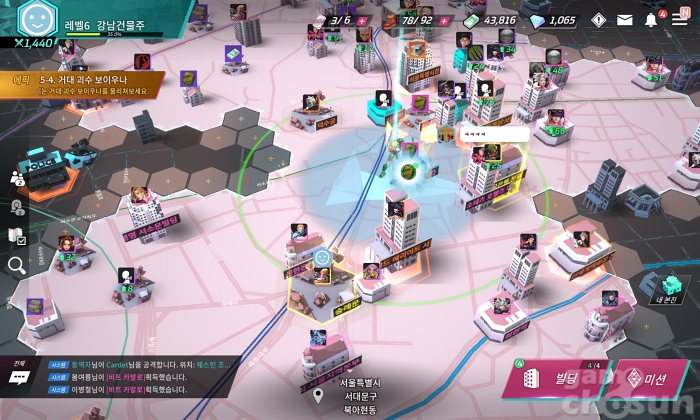The image size is (700, 420).
Task: Open the cash money balance
Action: (490, 20)
